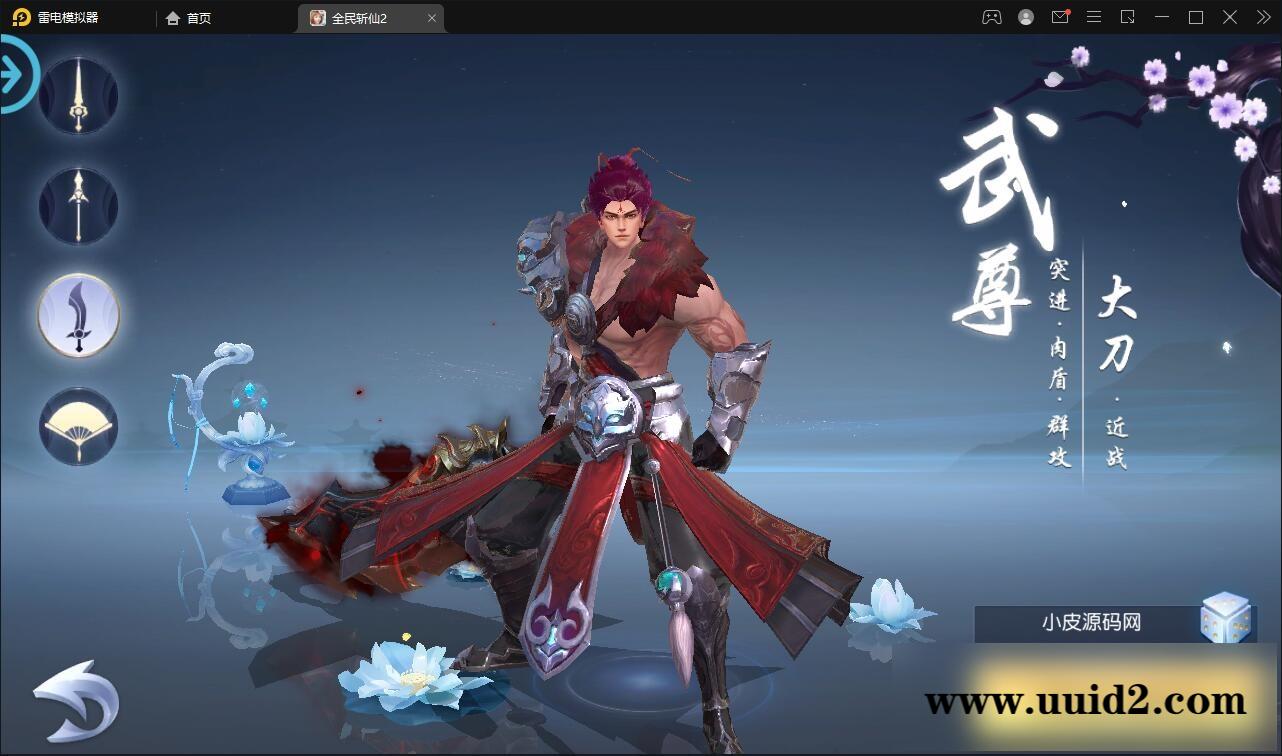Viewport: 1282px width, 756px height.
Task: Click the resize screen icon in title bar
Action: click(1128, 17)
